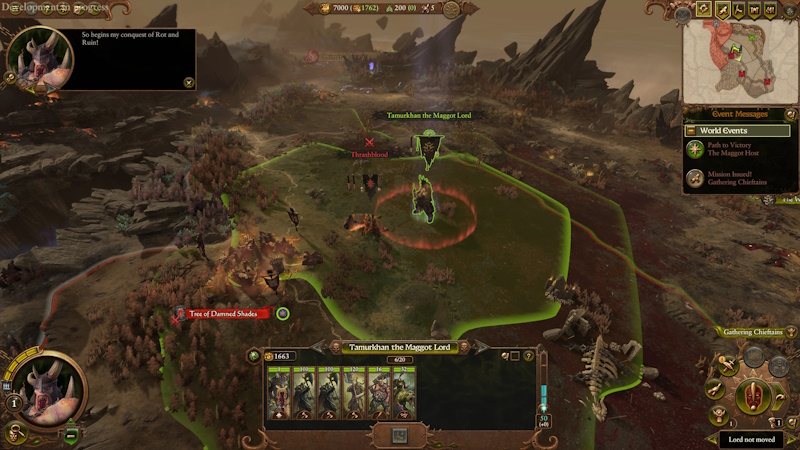
Task: Click the advisor portrait top-left
Action: [39, 58]
